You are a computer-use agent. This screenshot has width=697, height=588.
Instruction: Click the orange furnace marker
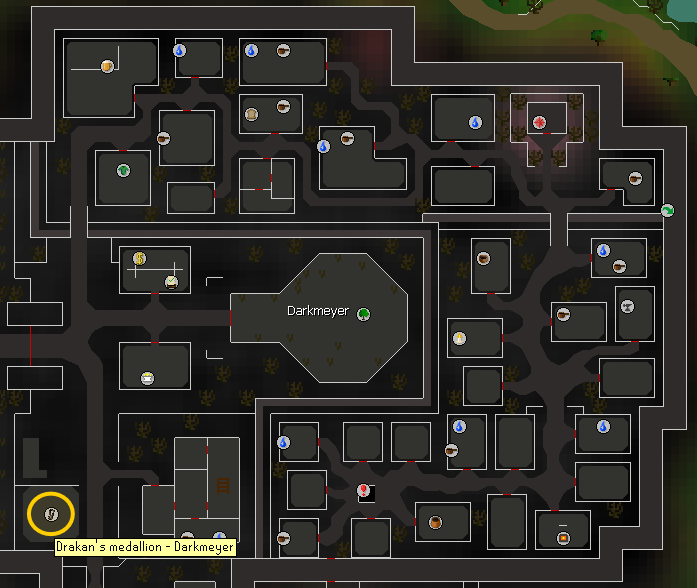(563, 538)
